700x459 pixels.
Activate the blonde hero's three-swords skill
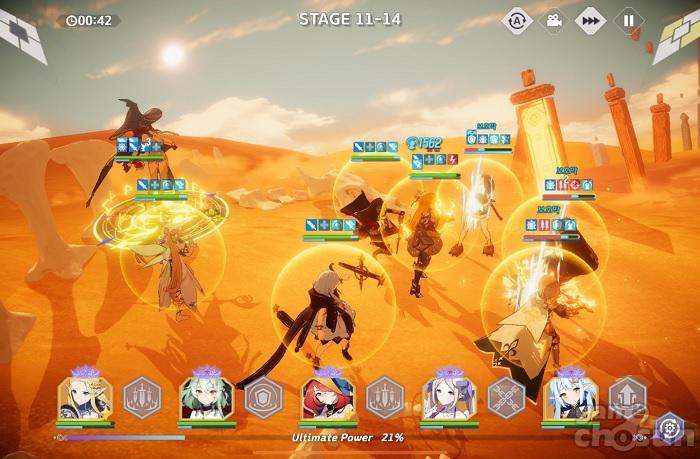142,397
